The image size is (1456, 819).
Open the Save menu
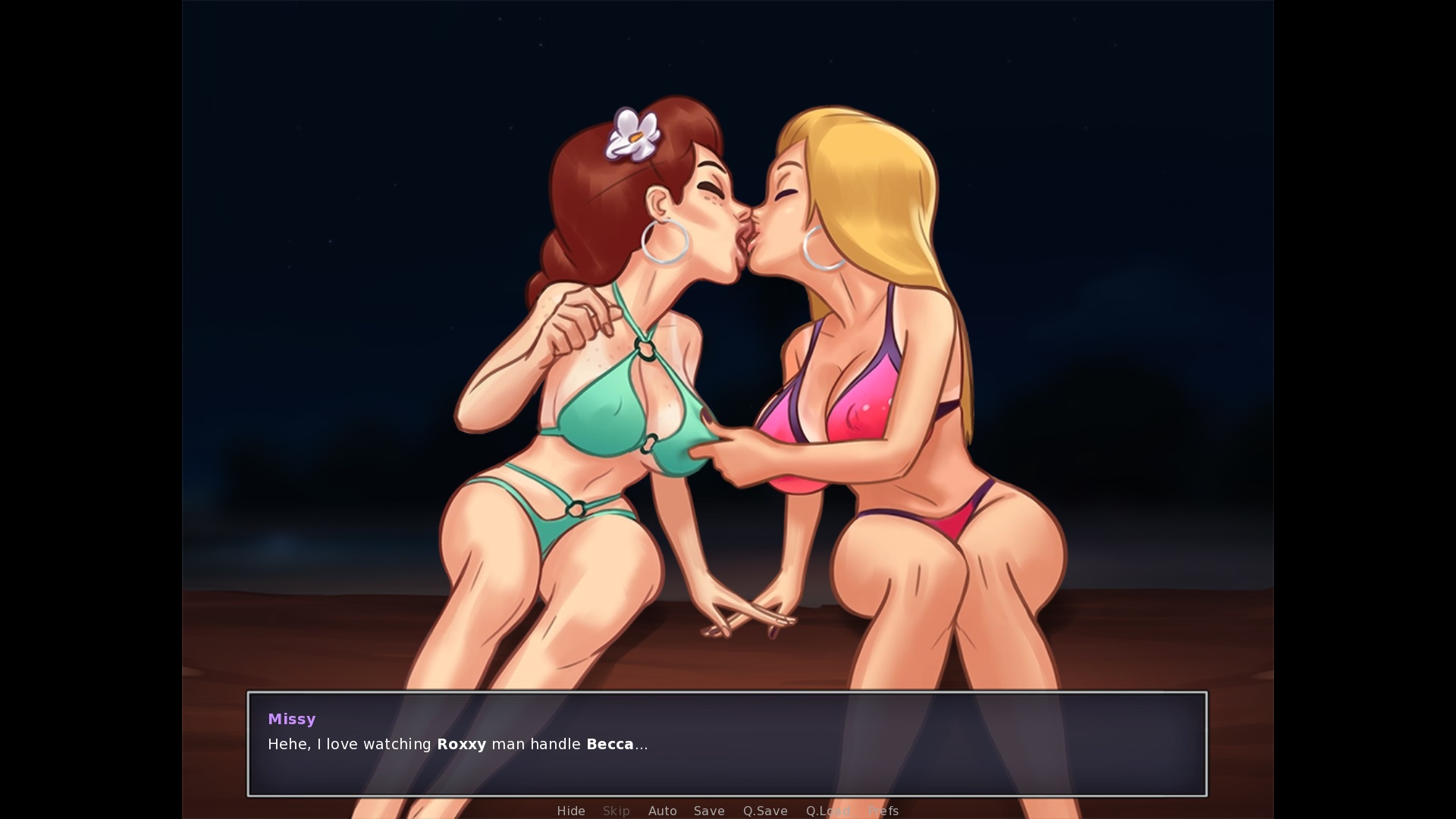click(709, 811)
